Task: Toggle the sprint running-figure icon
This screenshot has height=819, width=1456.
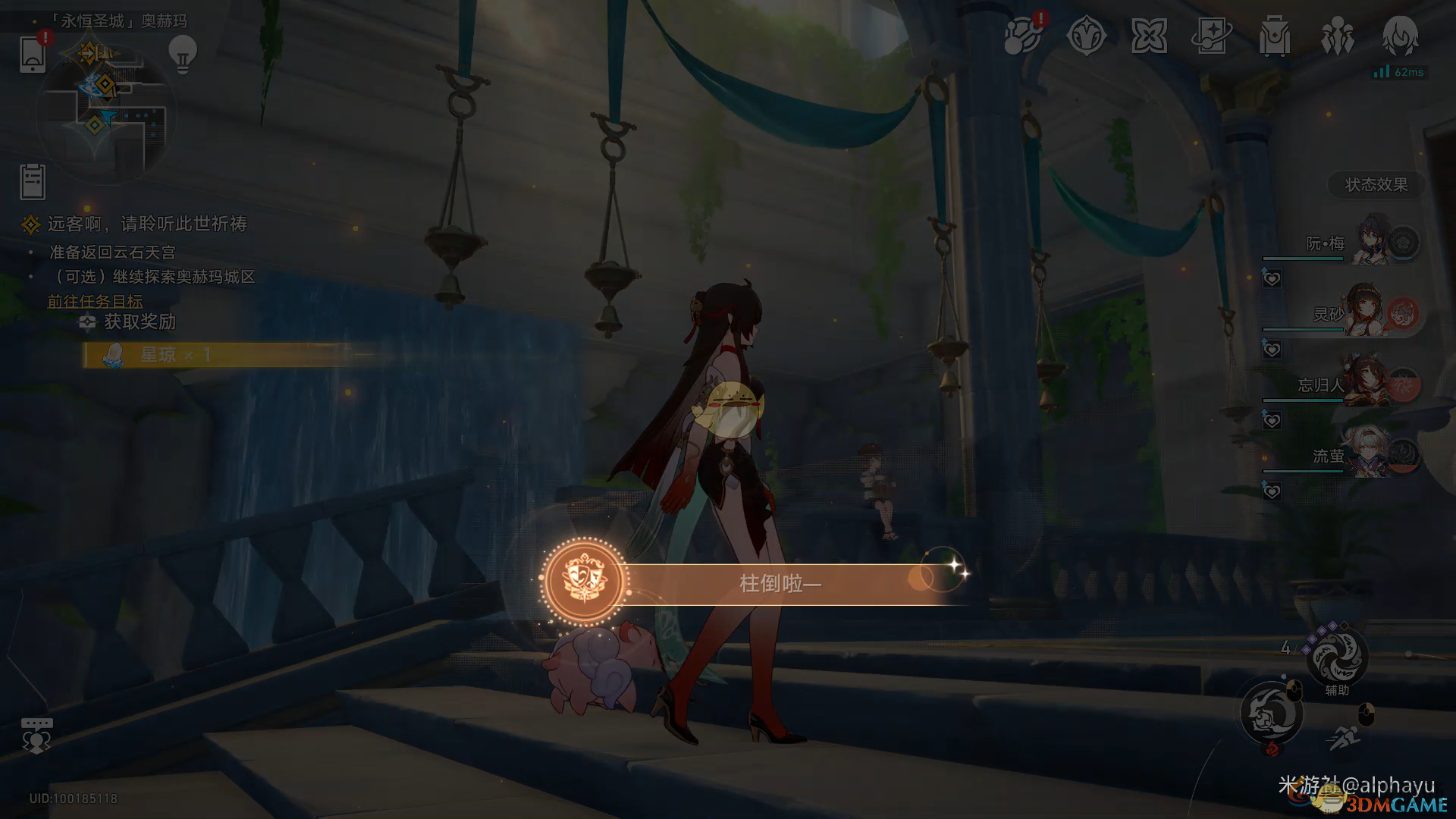Action: coord(1345,736)
